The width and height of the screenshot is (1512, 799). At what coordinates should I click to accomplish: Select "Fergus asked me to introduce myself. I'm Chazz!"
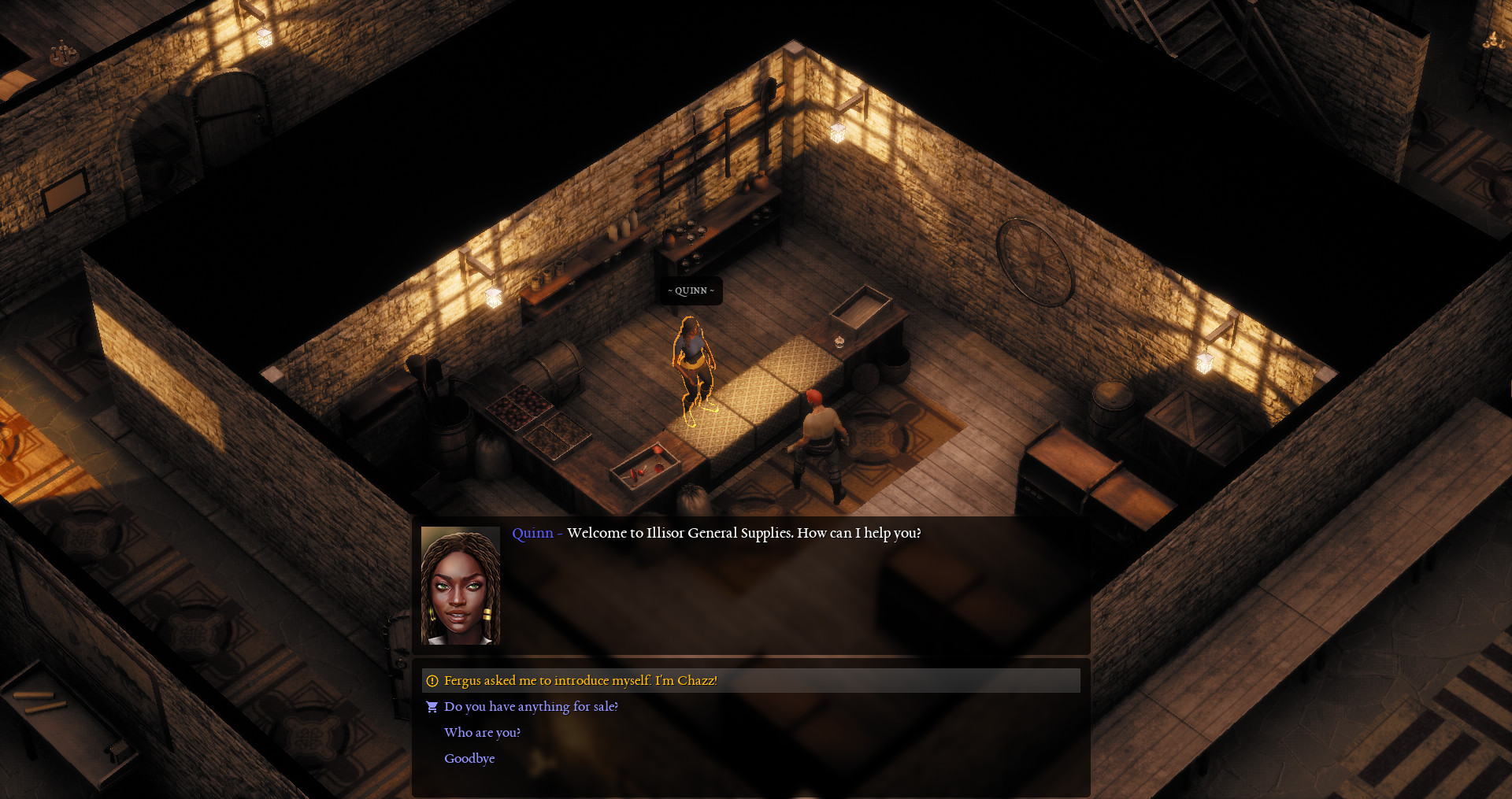point(580,680)
